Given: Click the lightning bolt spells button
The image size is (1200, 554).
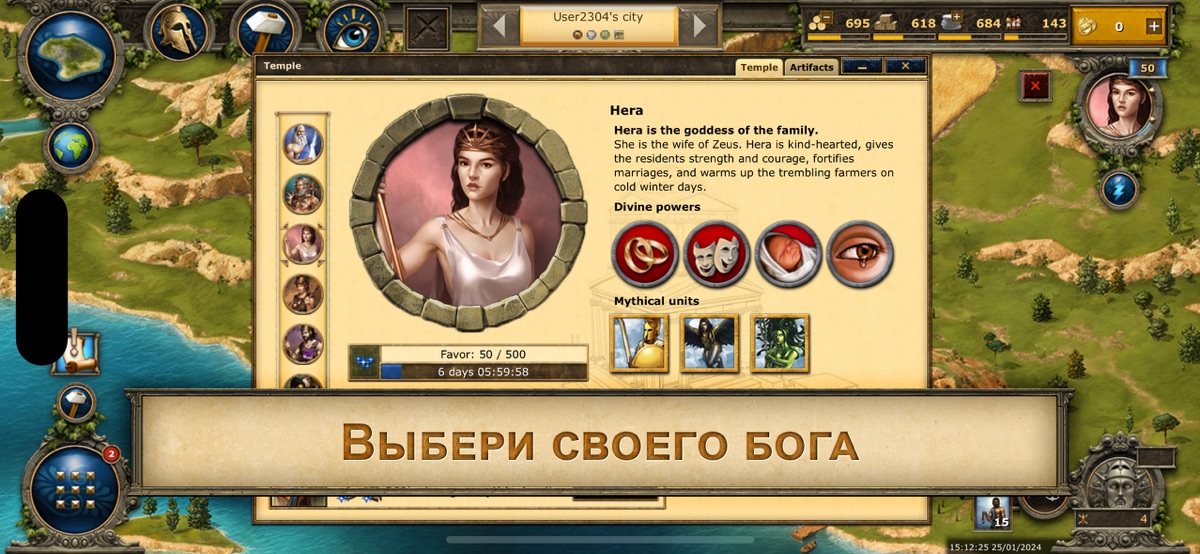Looking at the screenshot, I should 1118,189.
